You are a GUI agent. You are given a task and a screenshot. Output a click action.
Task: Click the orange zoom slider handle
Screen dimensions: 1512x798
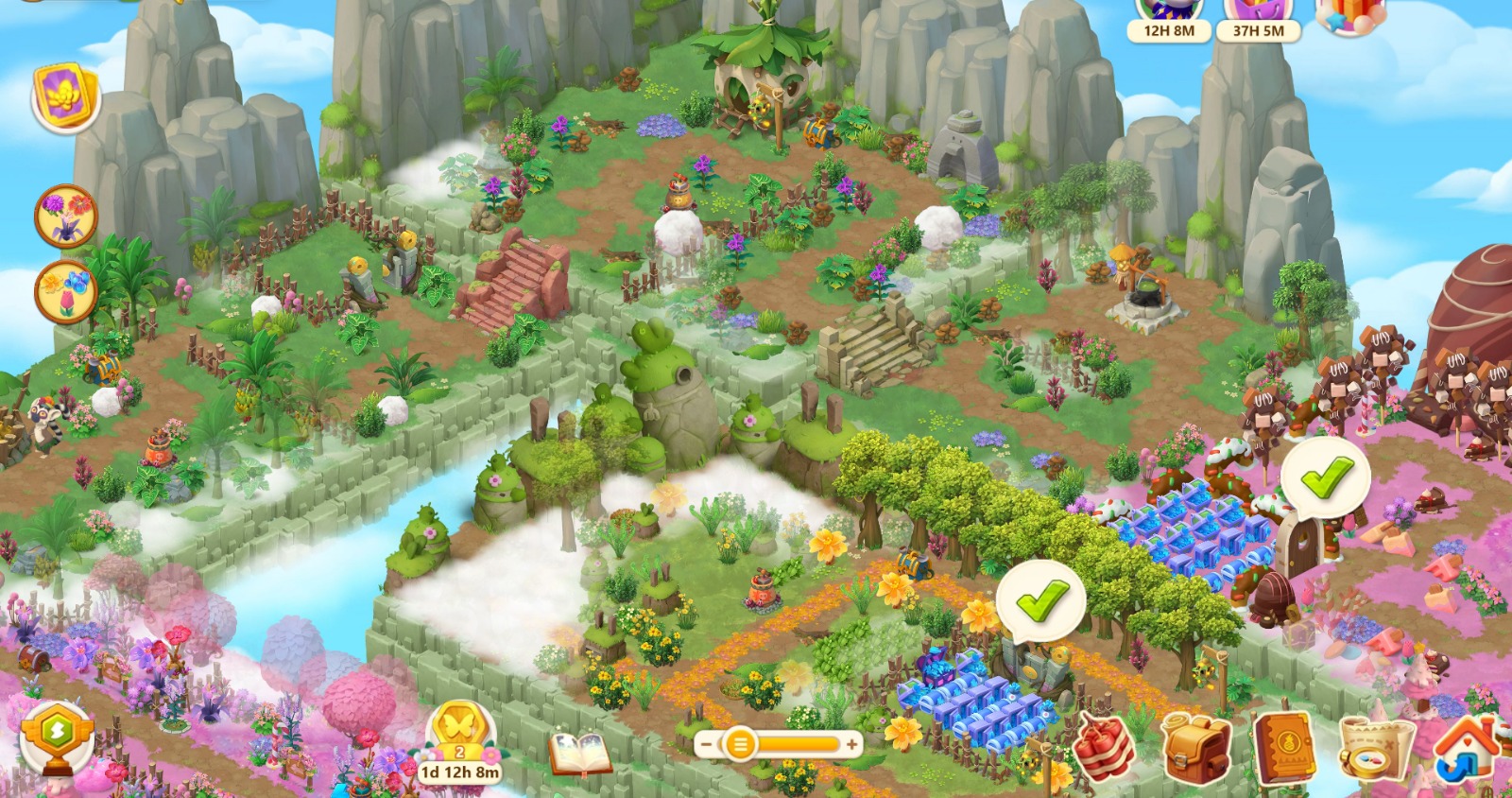[x=740, y=744]
